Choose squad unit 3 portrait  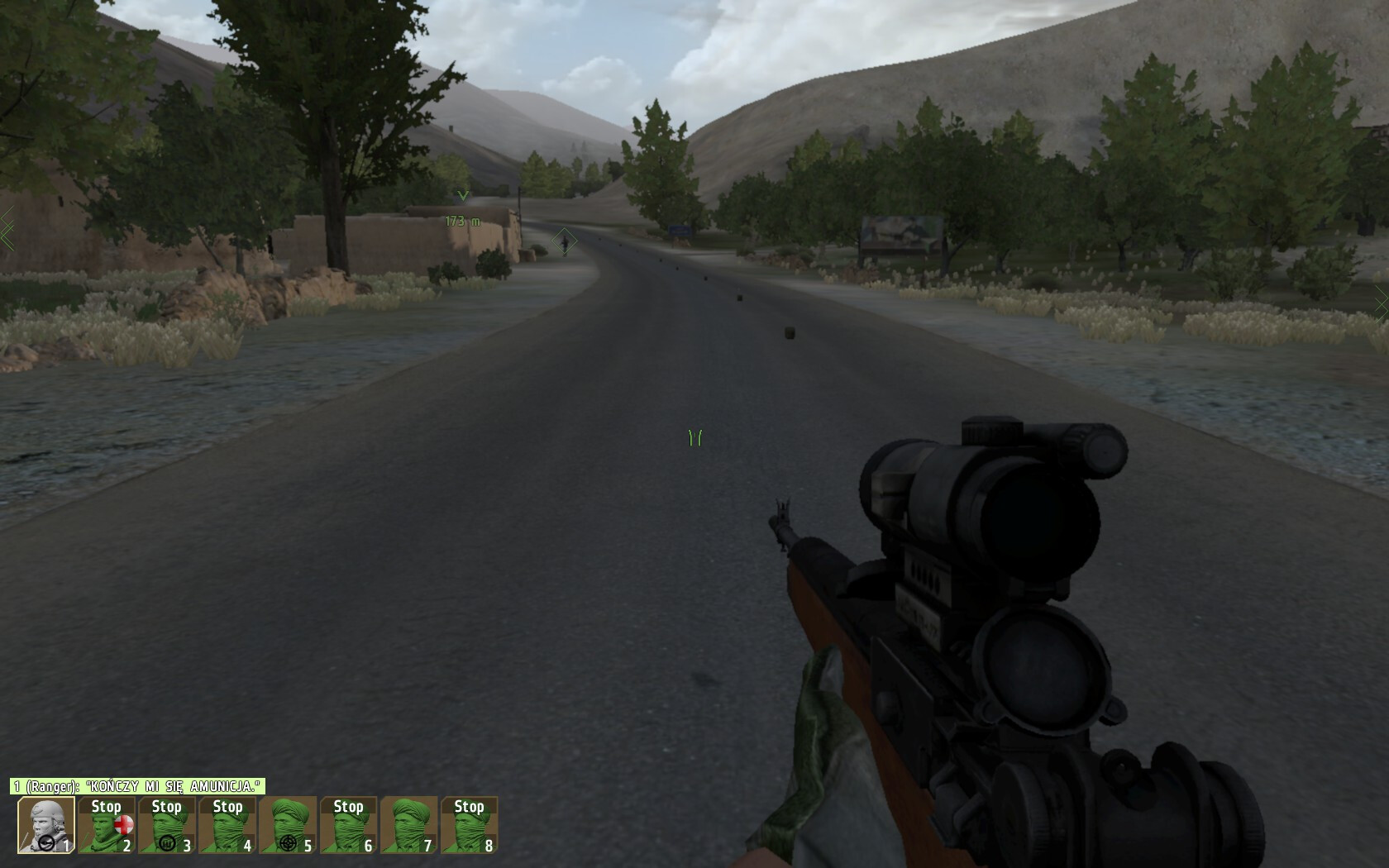(167, 824)
